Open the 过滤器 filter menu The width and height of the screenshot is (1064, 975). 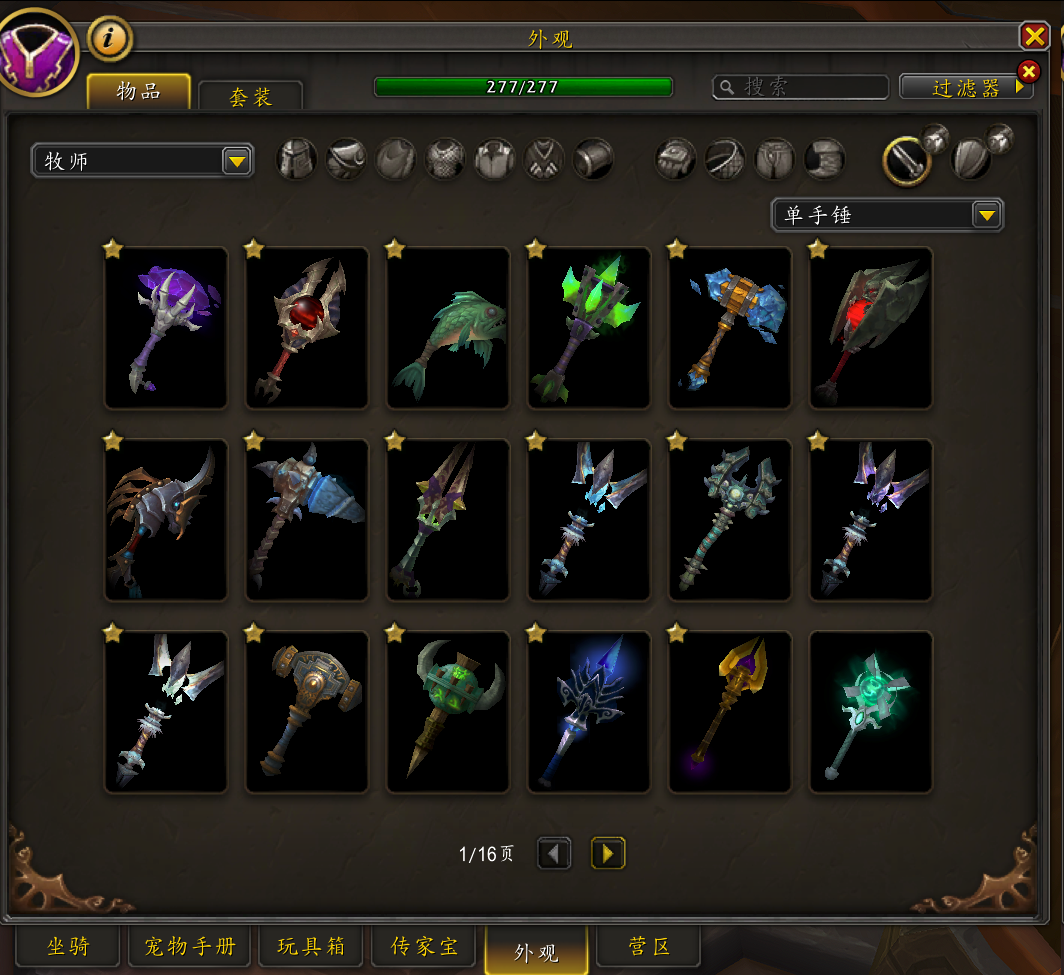(x=965, y=87)
